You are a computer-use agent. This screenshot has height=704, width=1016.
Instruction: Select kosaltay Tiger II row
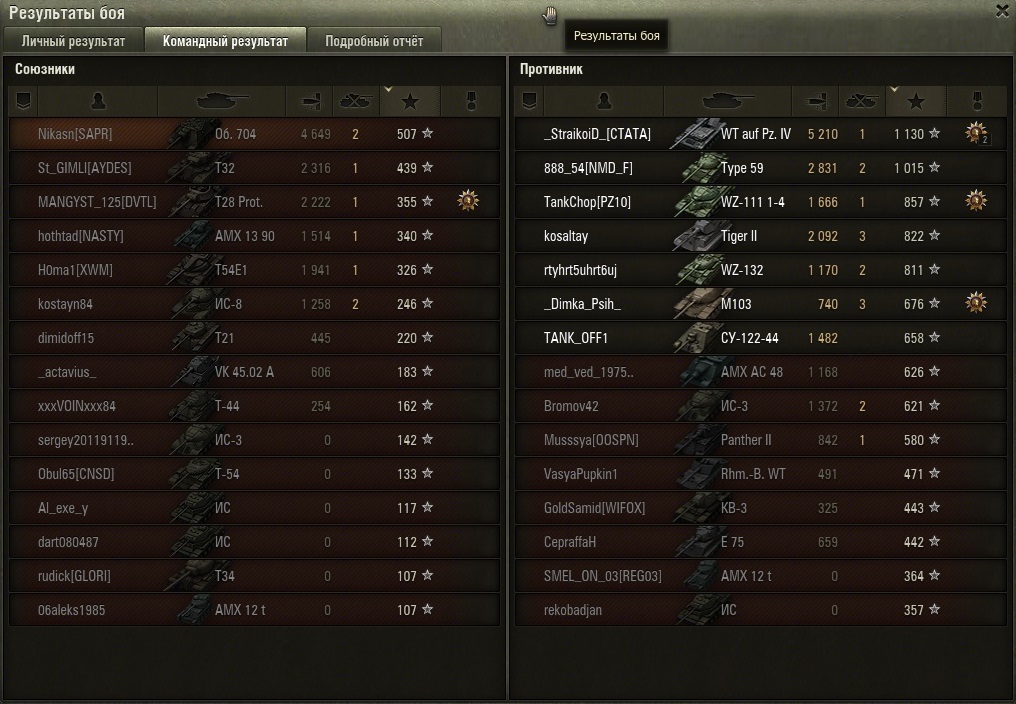[x=760, y=236]
